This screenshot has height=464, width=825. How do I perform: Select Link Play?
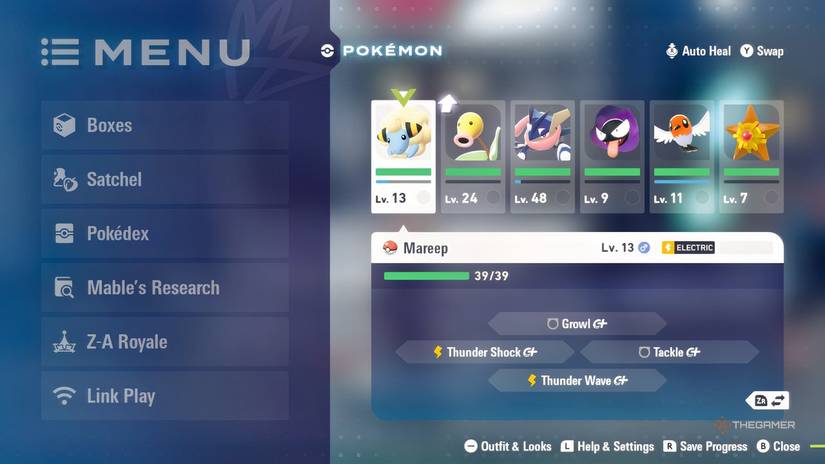click(x=165, y=396)
